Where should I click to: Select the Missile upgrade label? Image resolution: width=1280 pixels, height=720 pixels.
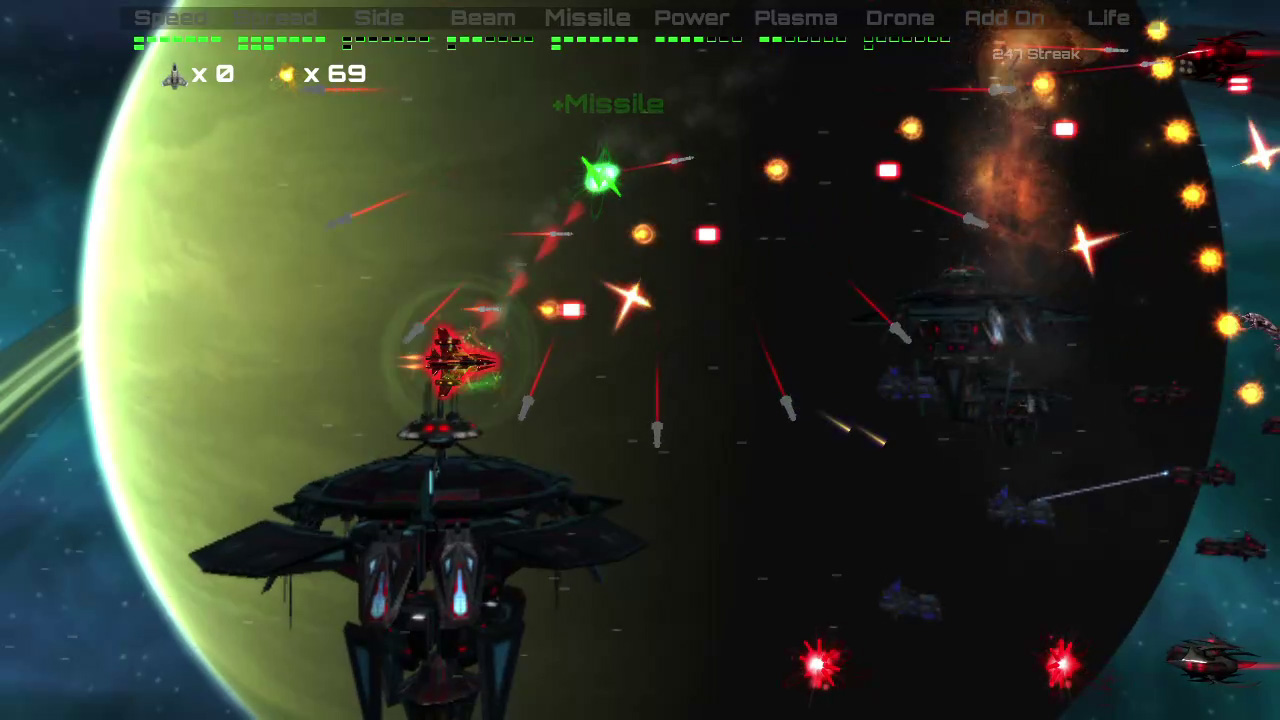pyautogui.click(x=587, y=17)
